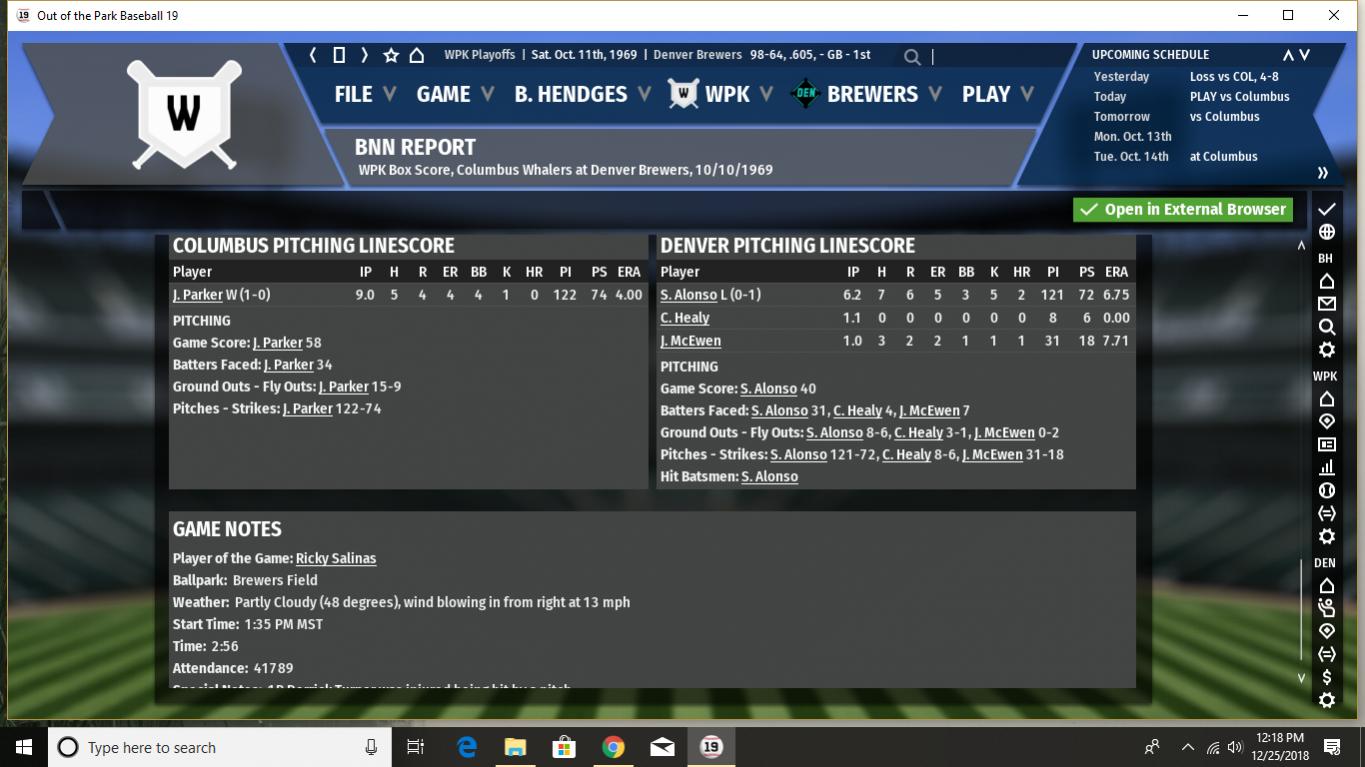Open the globe icon in the right sidebar

coord(1327,232)
